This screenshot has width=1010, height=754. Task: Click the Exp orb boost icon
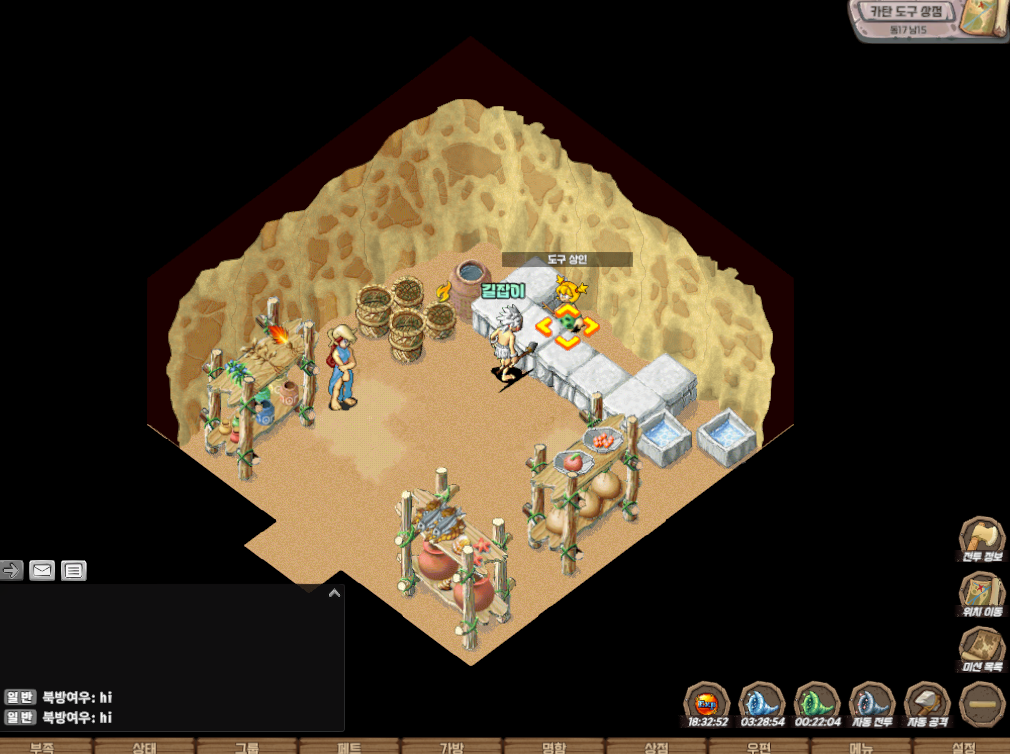click(x=707, y=703)
